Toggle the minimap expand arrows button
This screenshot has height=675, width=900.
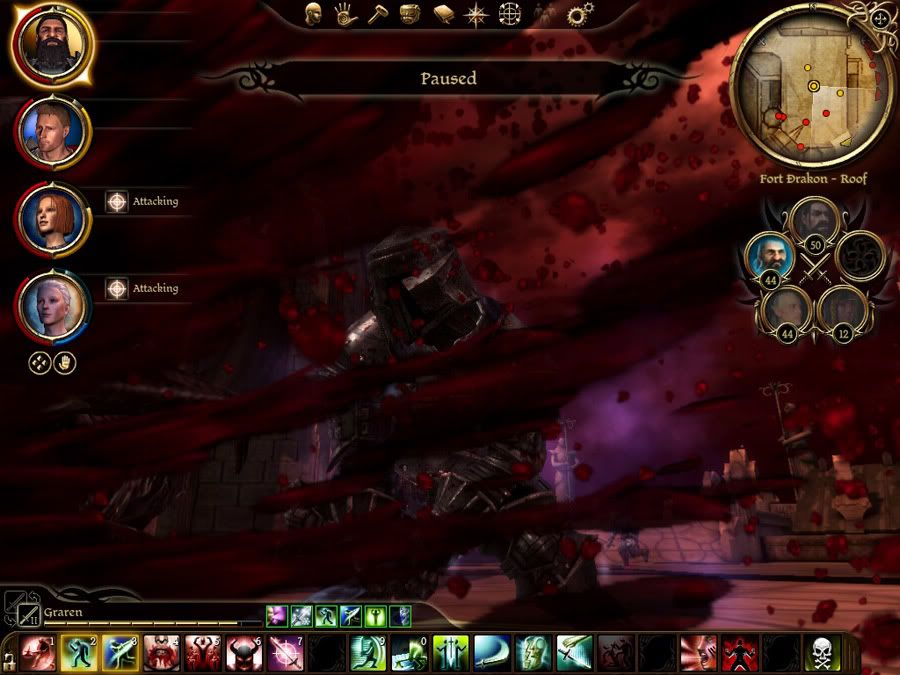coord(880,18)
